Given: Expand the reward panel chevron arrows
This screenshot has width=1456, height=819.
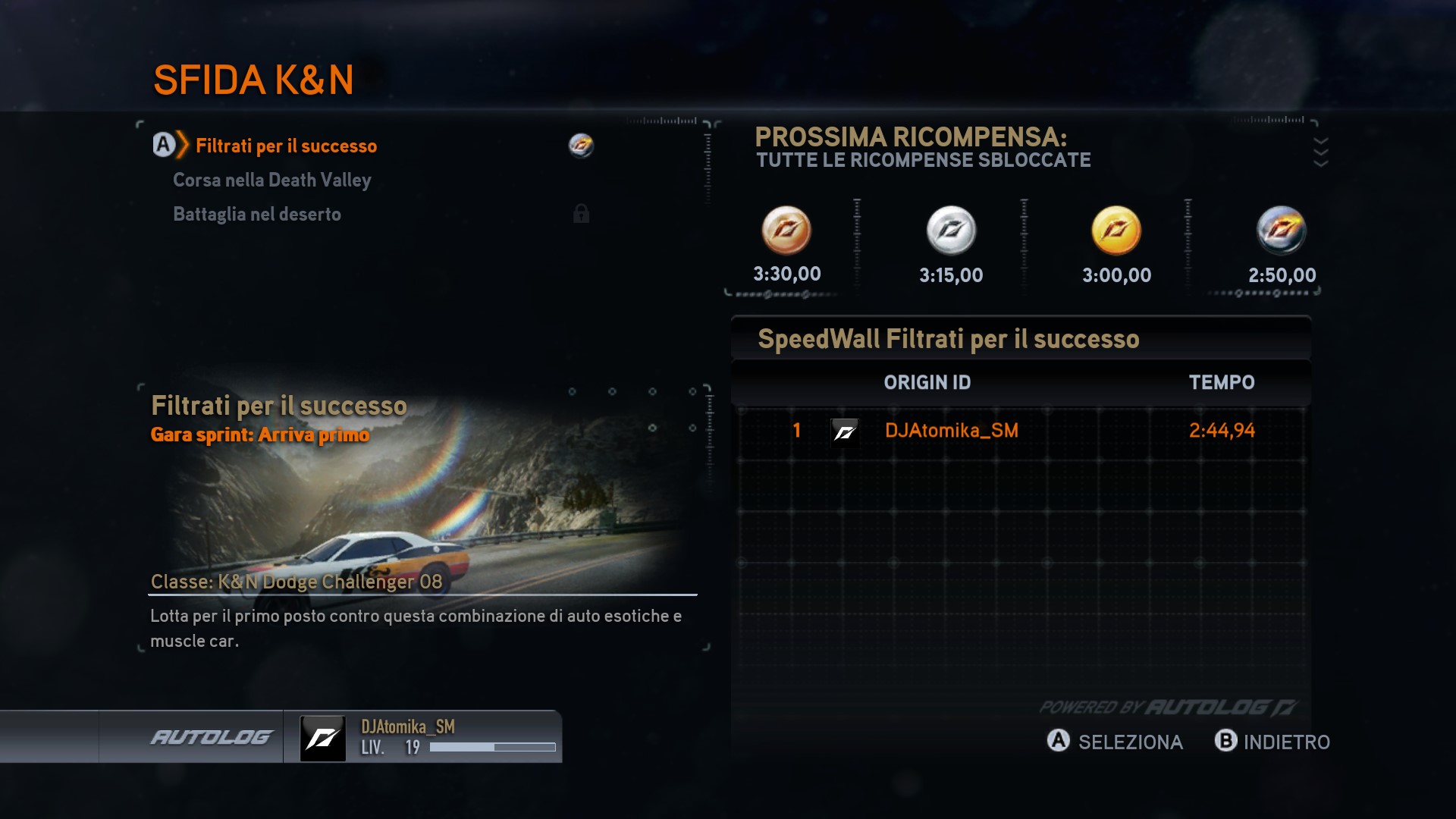Looking at the screenshot, I should (1320, 152).
